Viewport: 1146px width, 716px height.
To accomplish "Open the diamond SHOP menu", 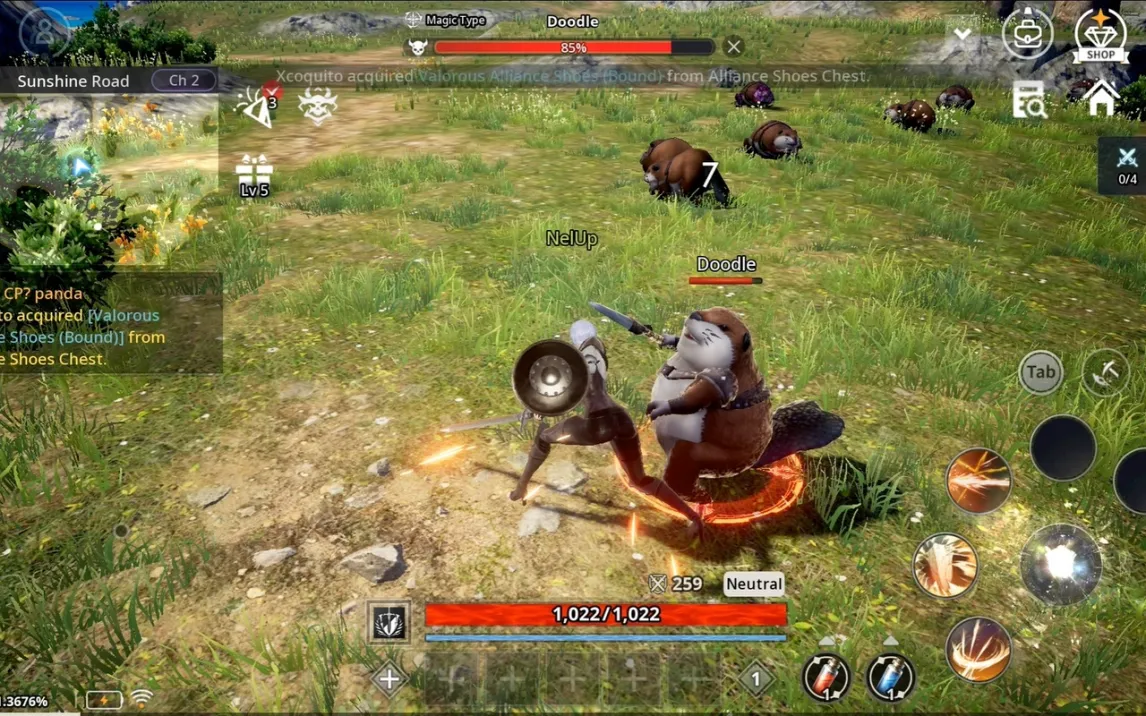I will pos(1100,35).
